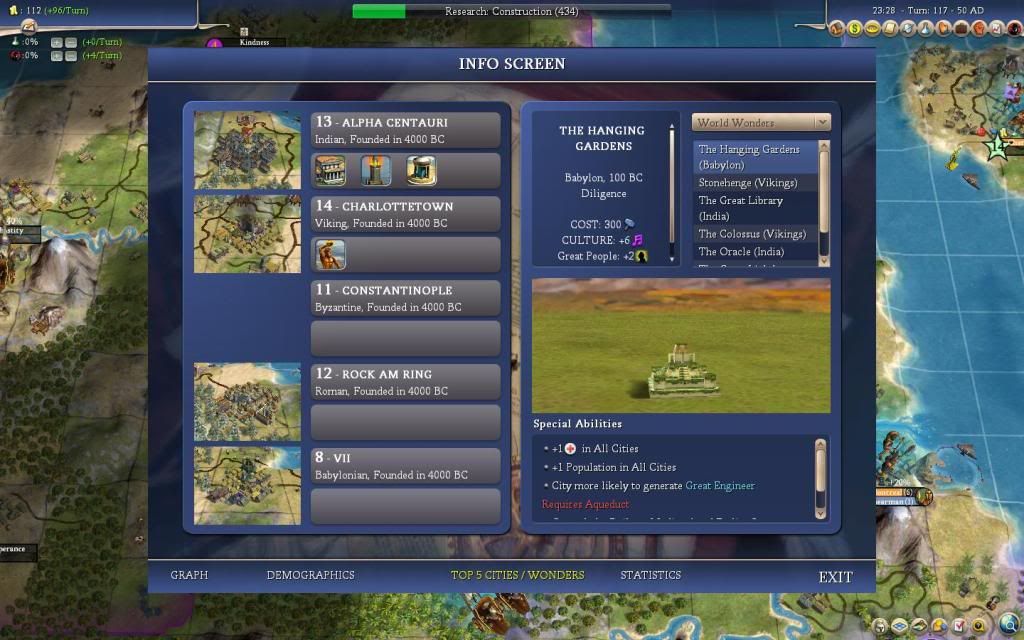This screenshot has width=1024, height=640.
Task: Increase the research rate with plus button
Action: (x=56, y=42)
